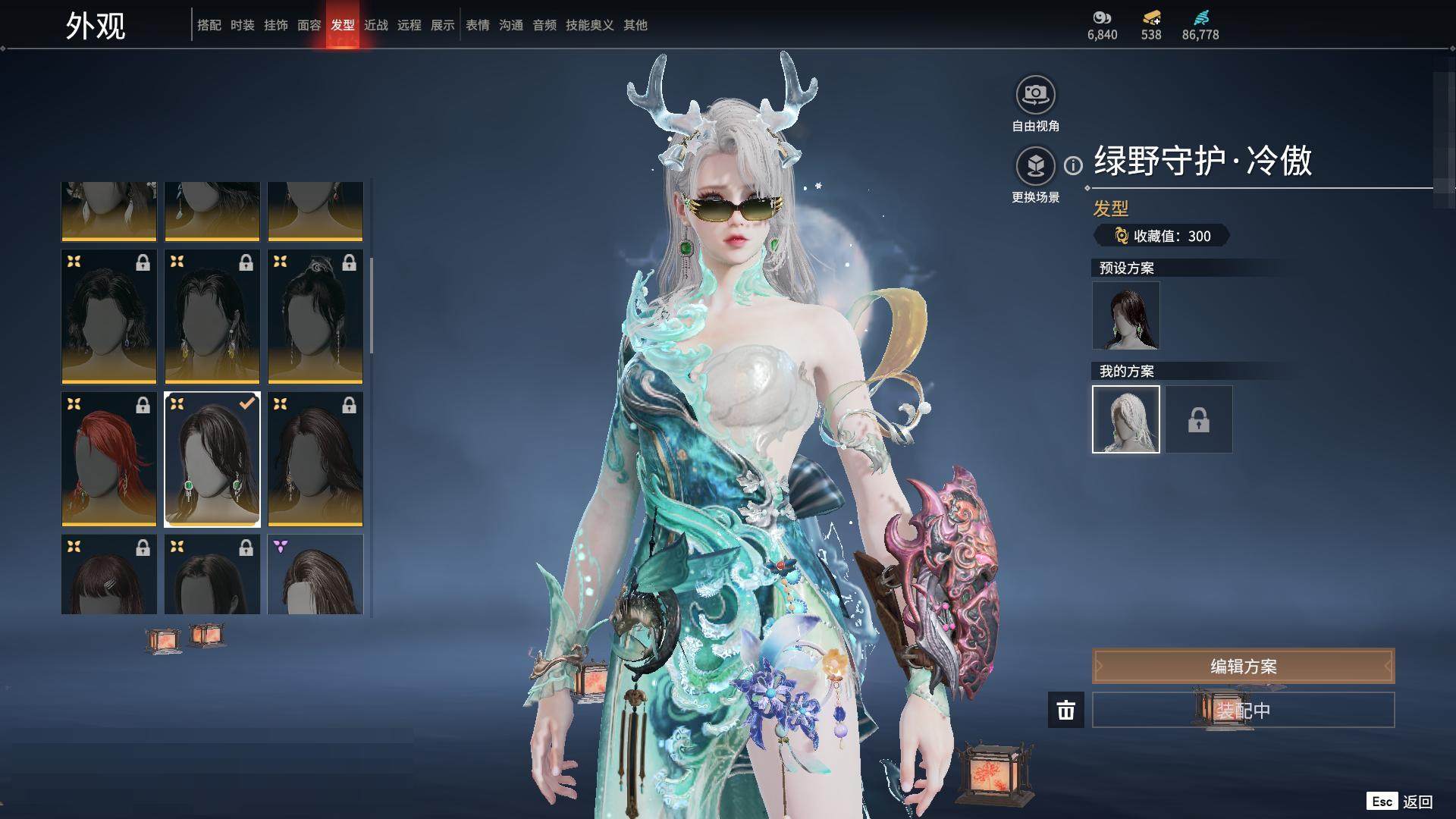Switch to the 远程 tab
The height and width of the screenshot is (819, 1456).
coord(409,25)
